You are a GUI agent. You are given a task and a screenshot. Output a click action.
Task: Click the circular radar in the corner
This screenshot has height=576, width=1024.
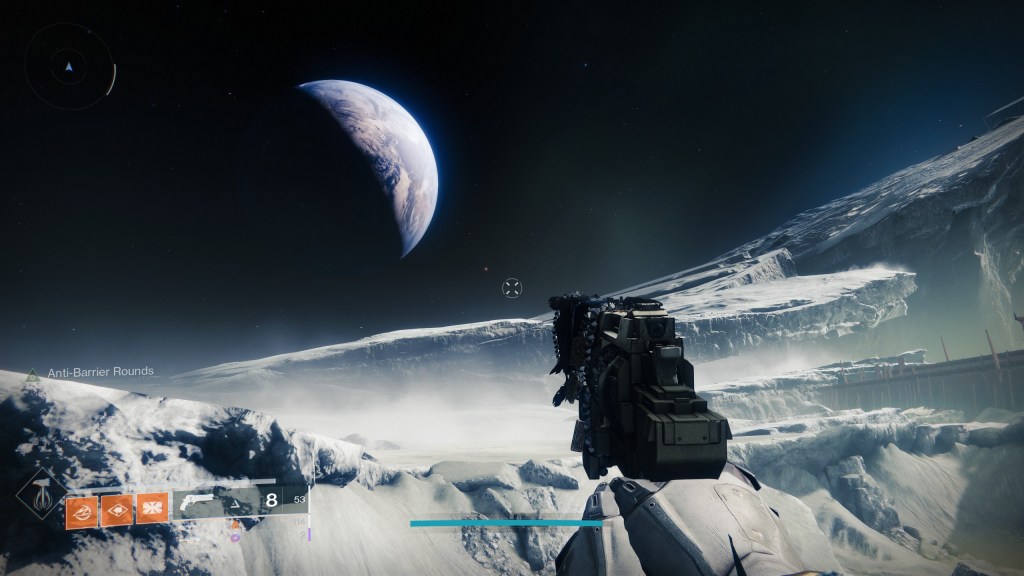tap(69, 68)
